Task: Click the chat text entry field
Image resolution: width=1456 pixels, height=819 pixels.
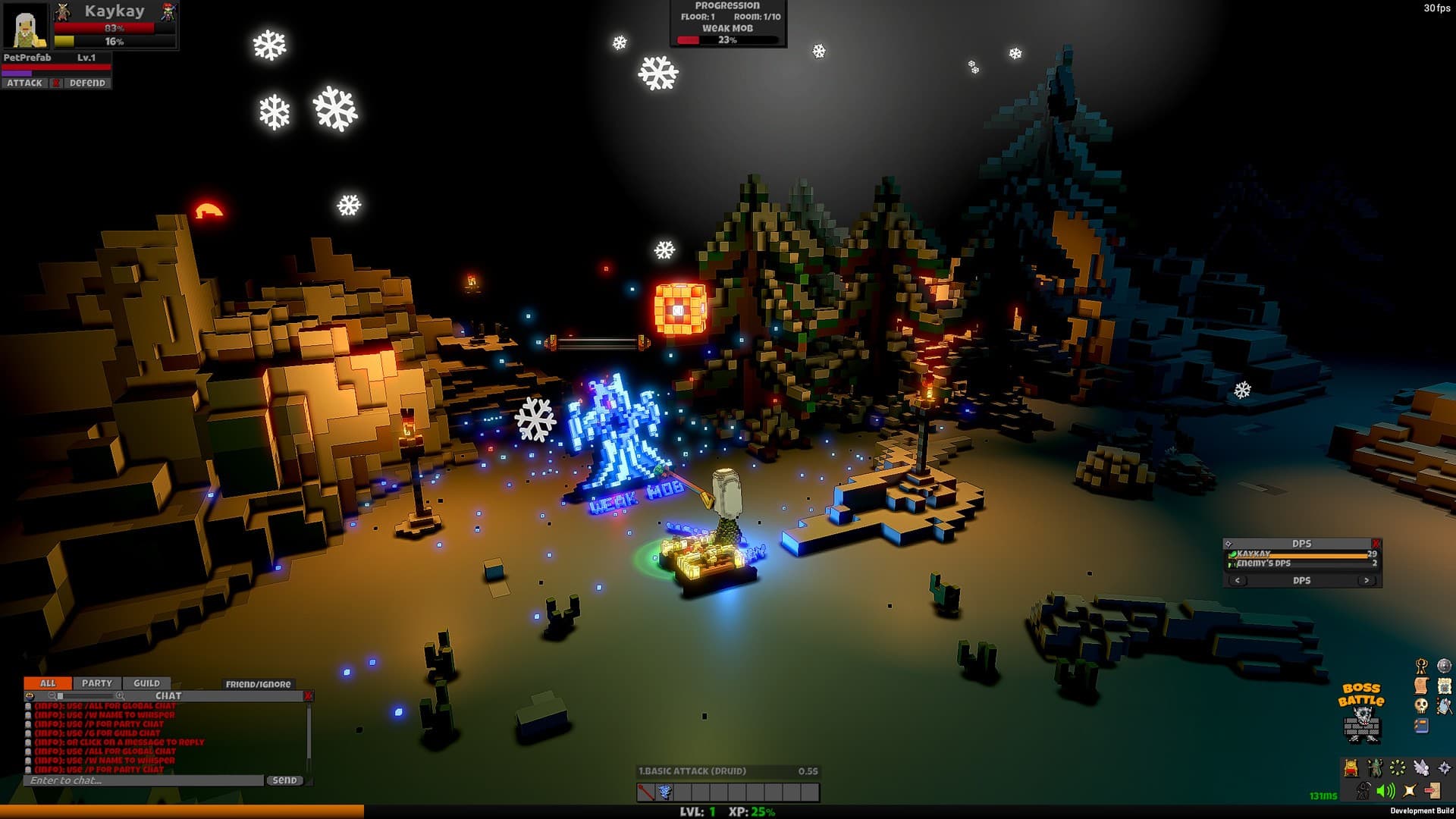Action: click(144, 780)
